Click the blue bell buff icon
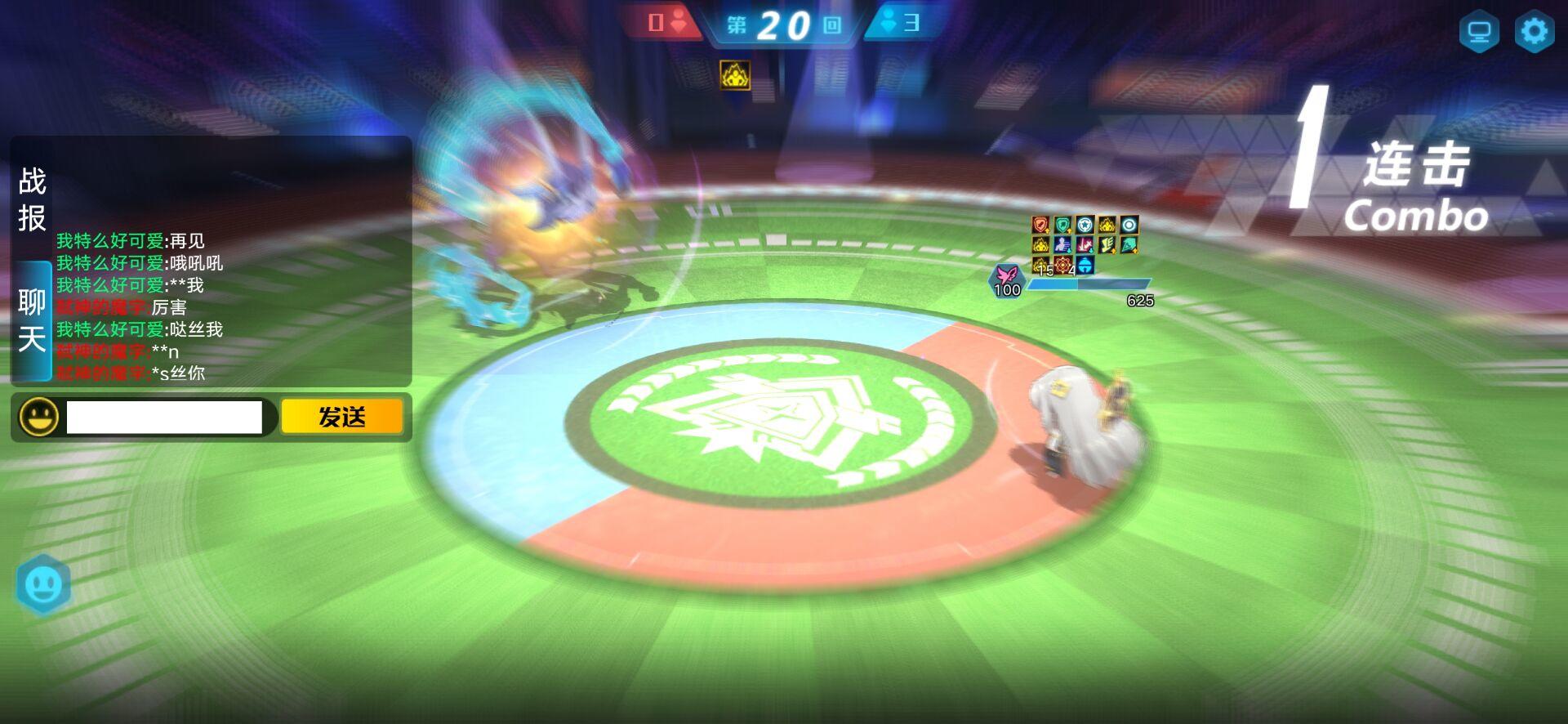Viewport: 1568px width, 724px height. [x=1085, y=265]
